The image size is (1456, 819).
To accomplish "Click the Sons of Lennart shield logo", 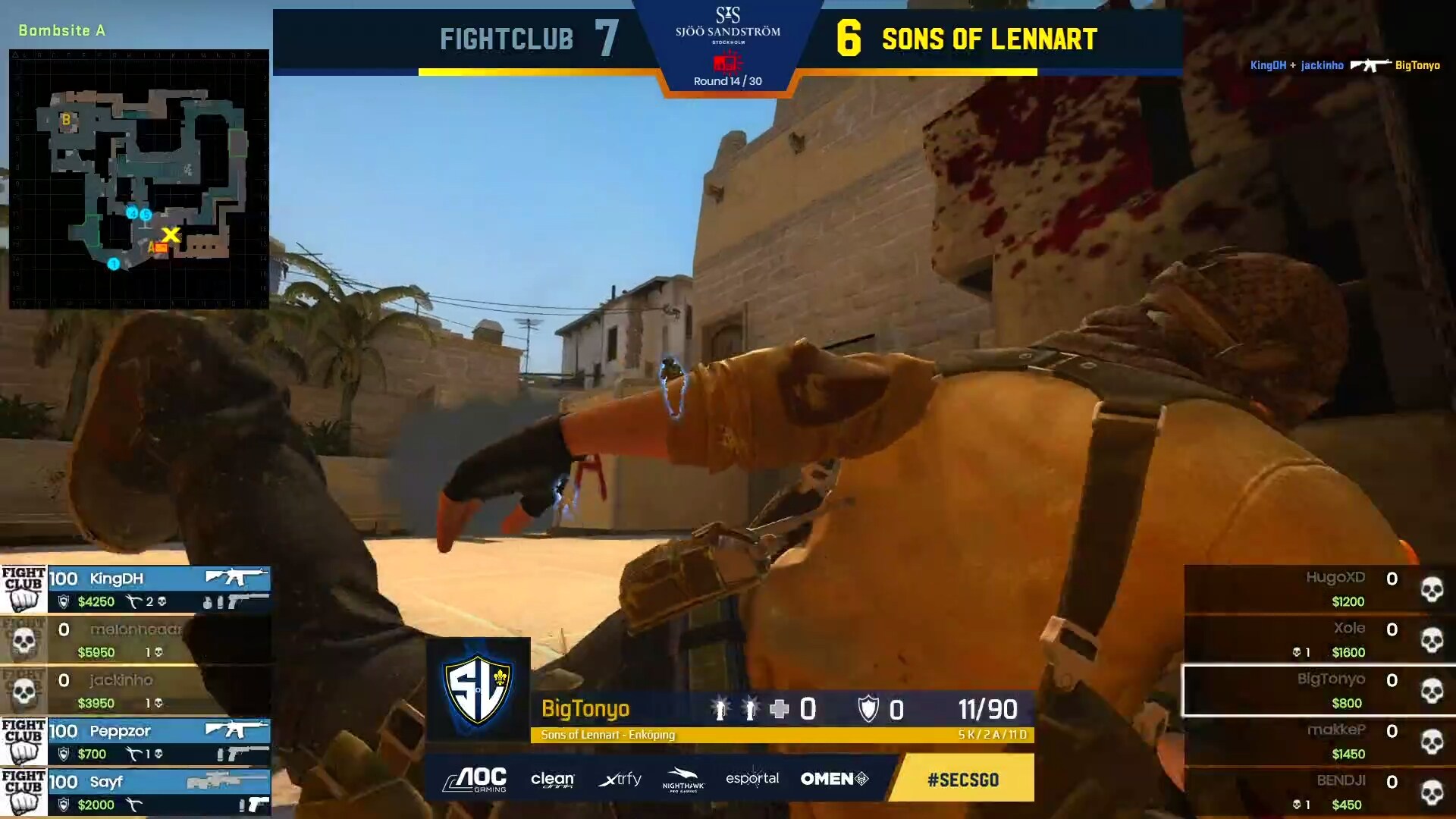I will tap(478, 689).
